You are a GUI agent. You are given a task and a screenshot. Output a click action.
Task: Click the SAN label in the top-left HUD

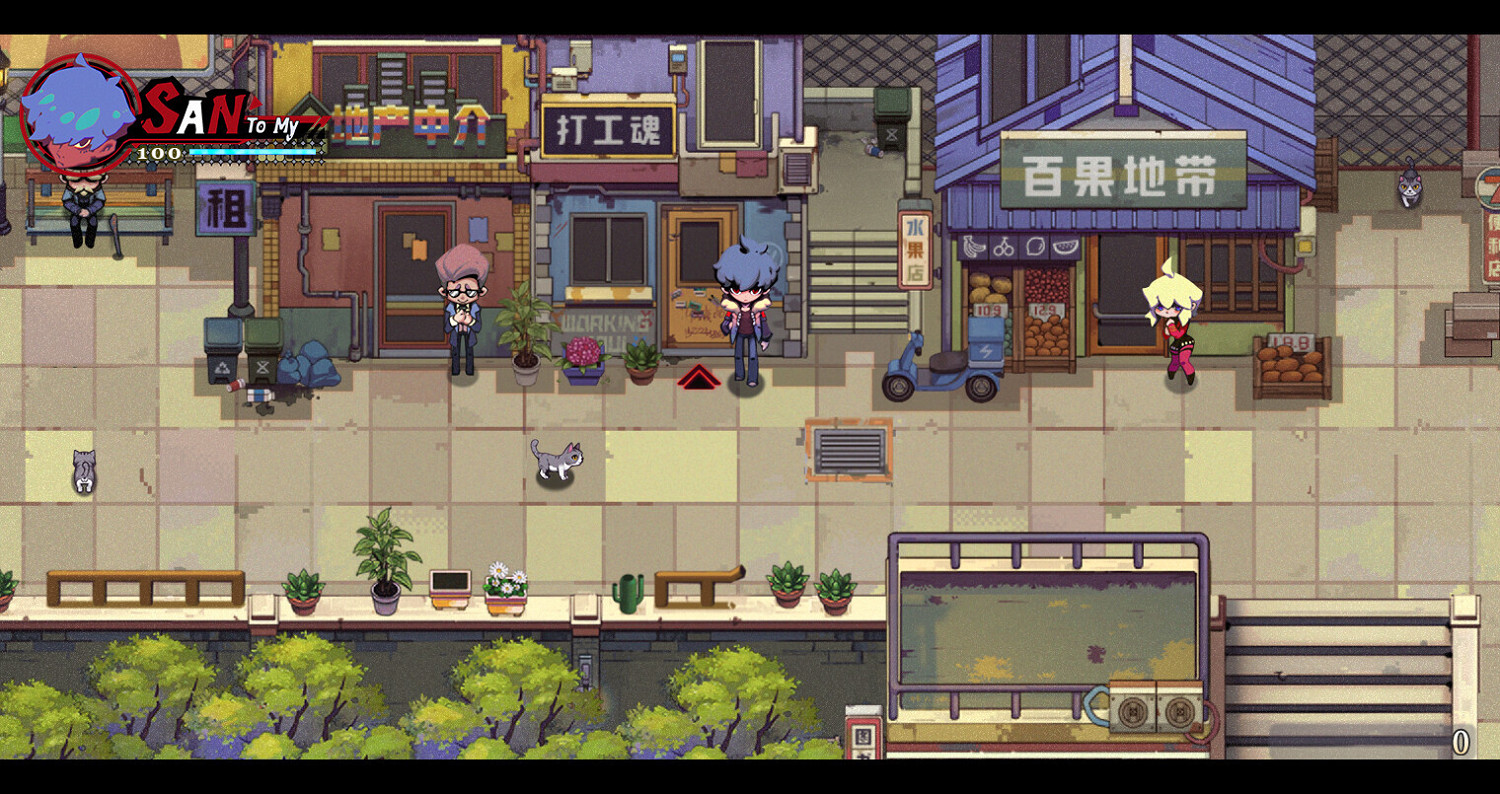click(x=183, y=111)
